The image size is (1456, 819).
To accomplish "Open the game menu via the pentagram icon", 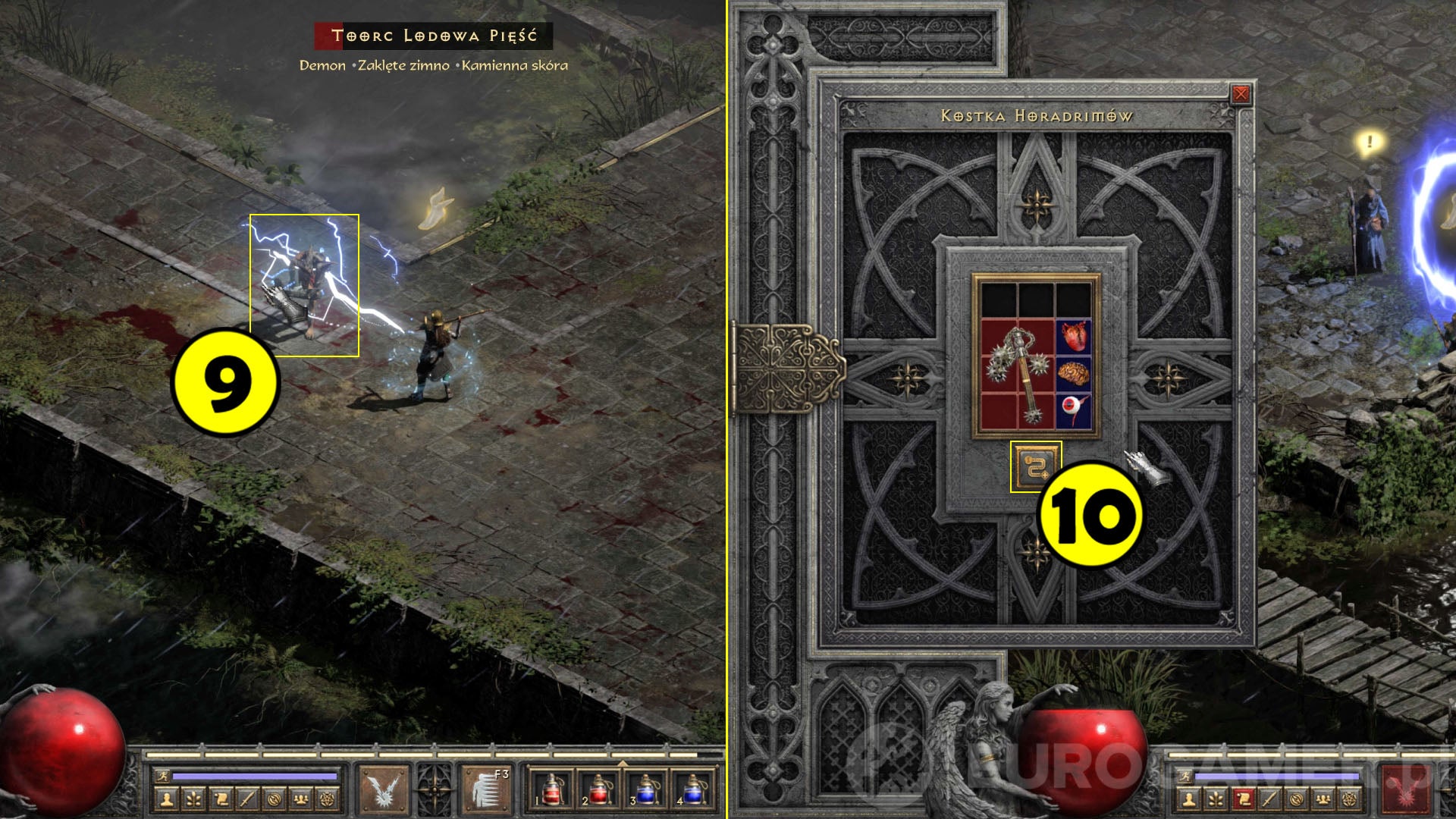I will 328,797.
